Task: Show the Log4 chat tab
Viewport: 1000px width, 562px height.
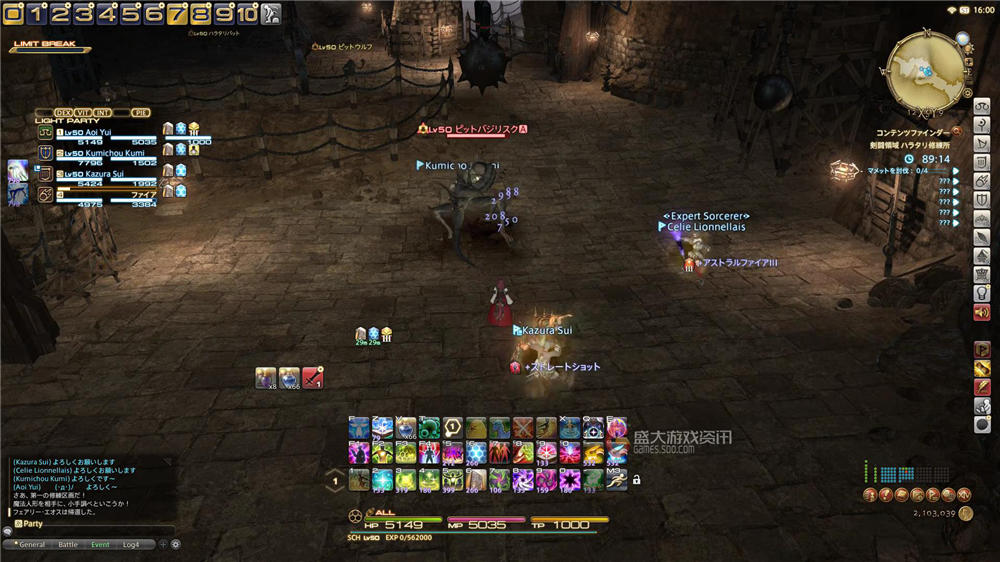Action: point(131,545)
